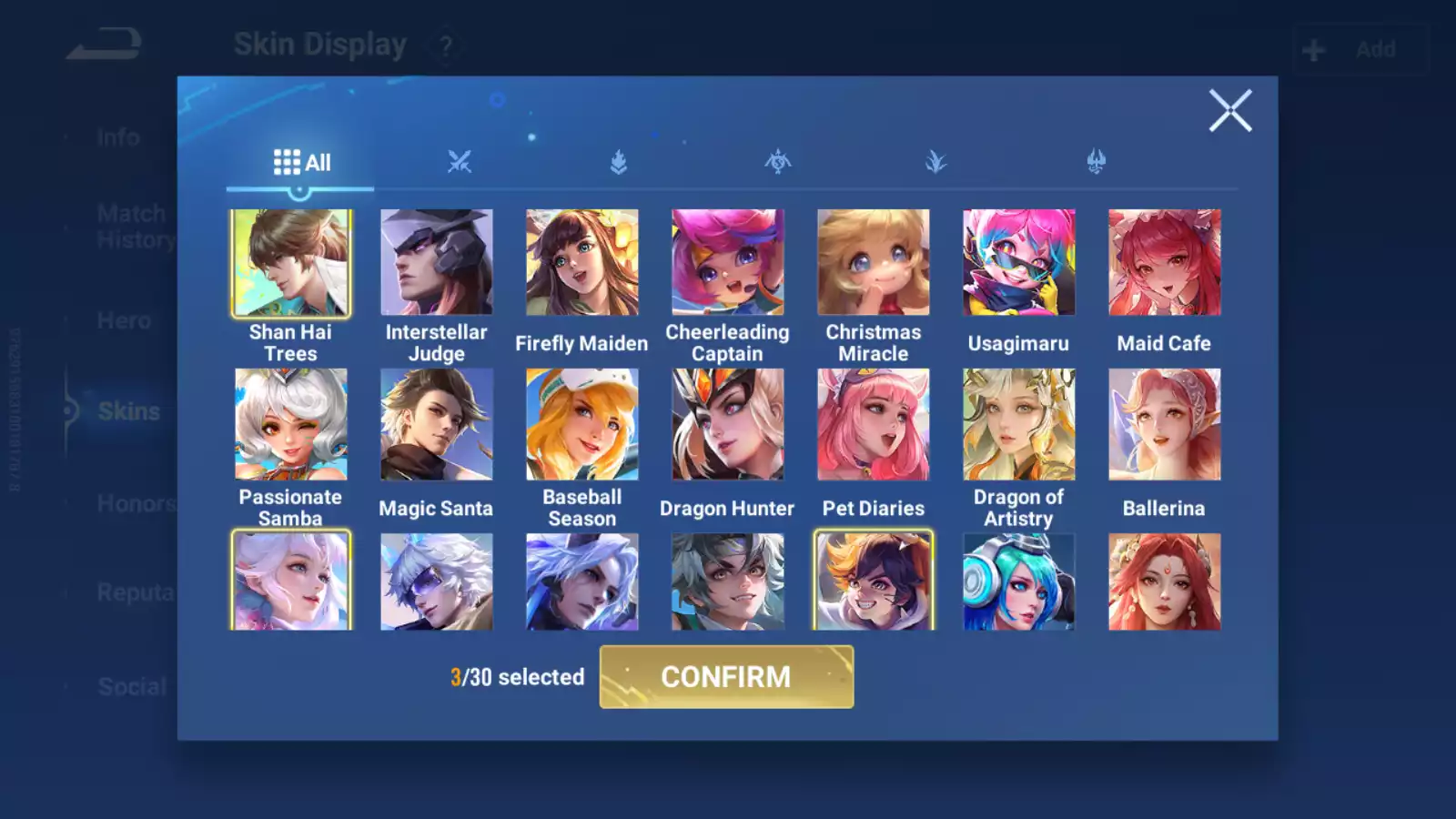Choose the Dragon of Artistry skin

pos(1018,424)
